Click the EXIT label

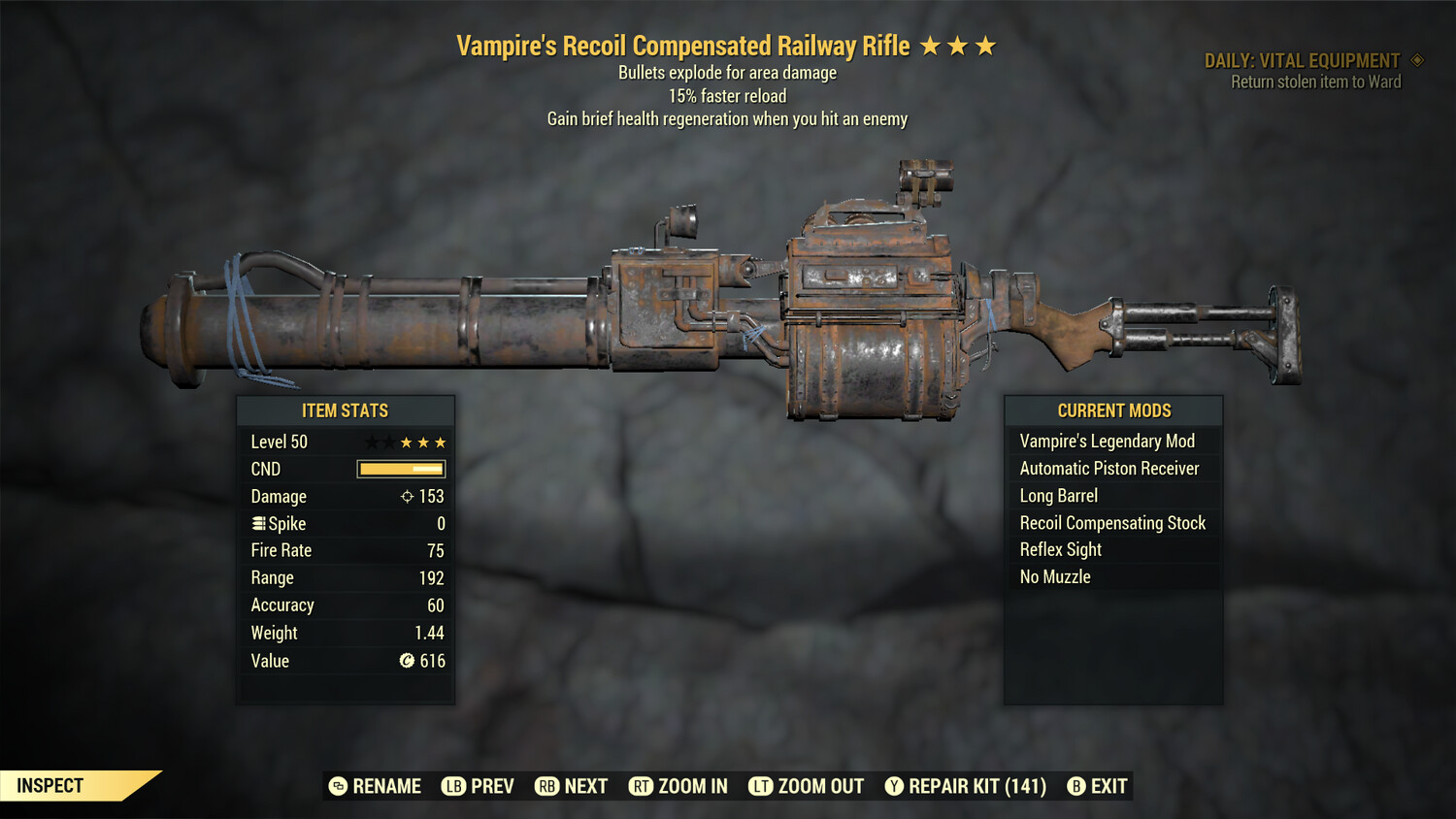[1108, 786]
